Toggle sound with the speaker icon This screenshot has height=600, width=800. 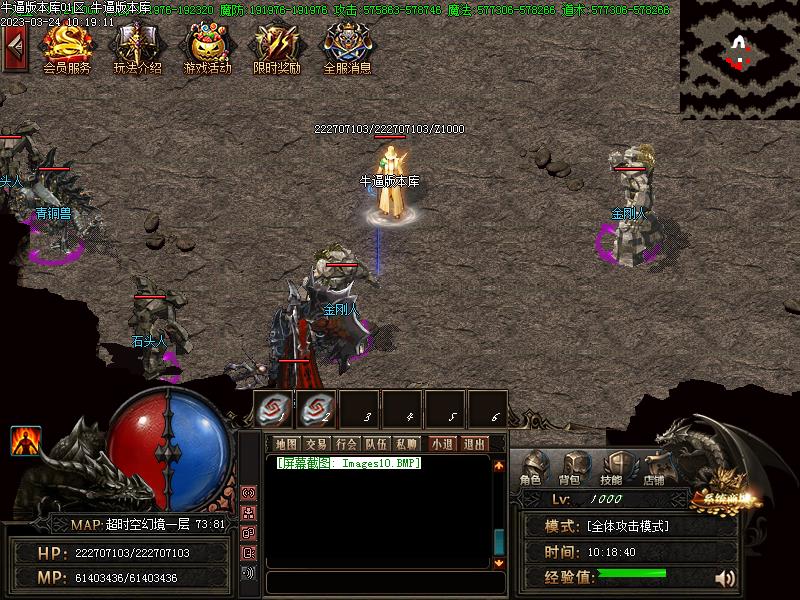pyautogui.click(x=725, y=578)
